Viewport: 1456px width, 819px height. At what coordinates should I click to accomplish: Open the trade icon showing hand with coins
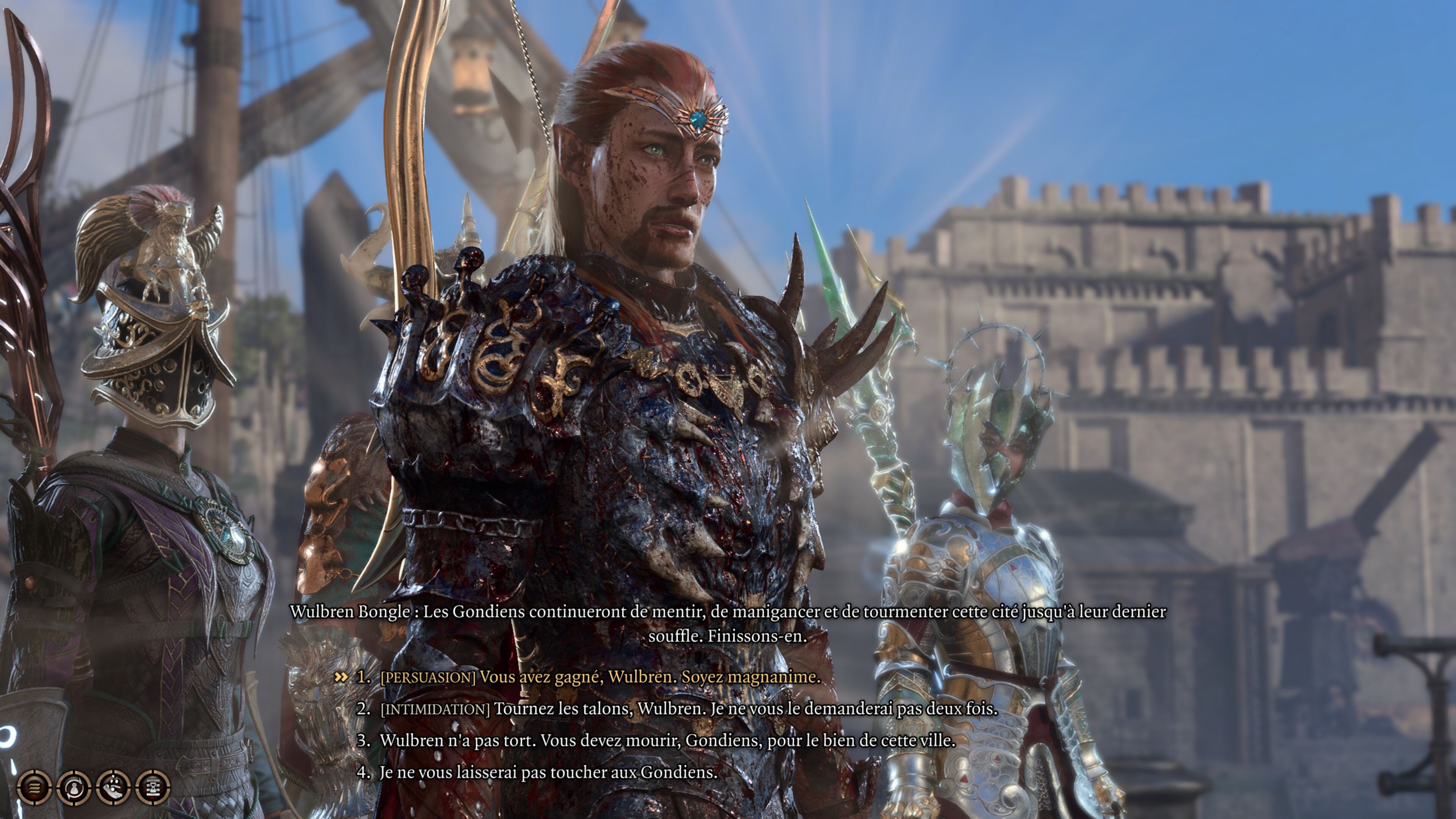[x=114, y=787]
